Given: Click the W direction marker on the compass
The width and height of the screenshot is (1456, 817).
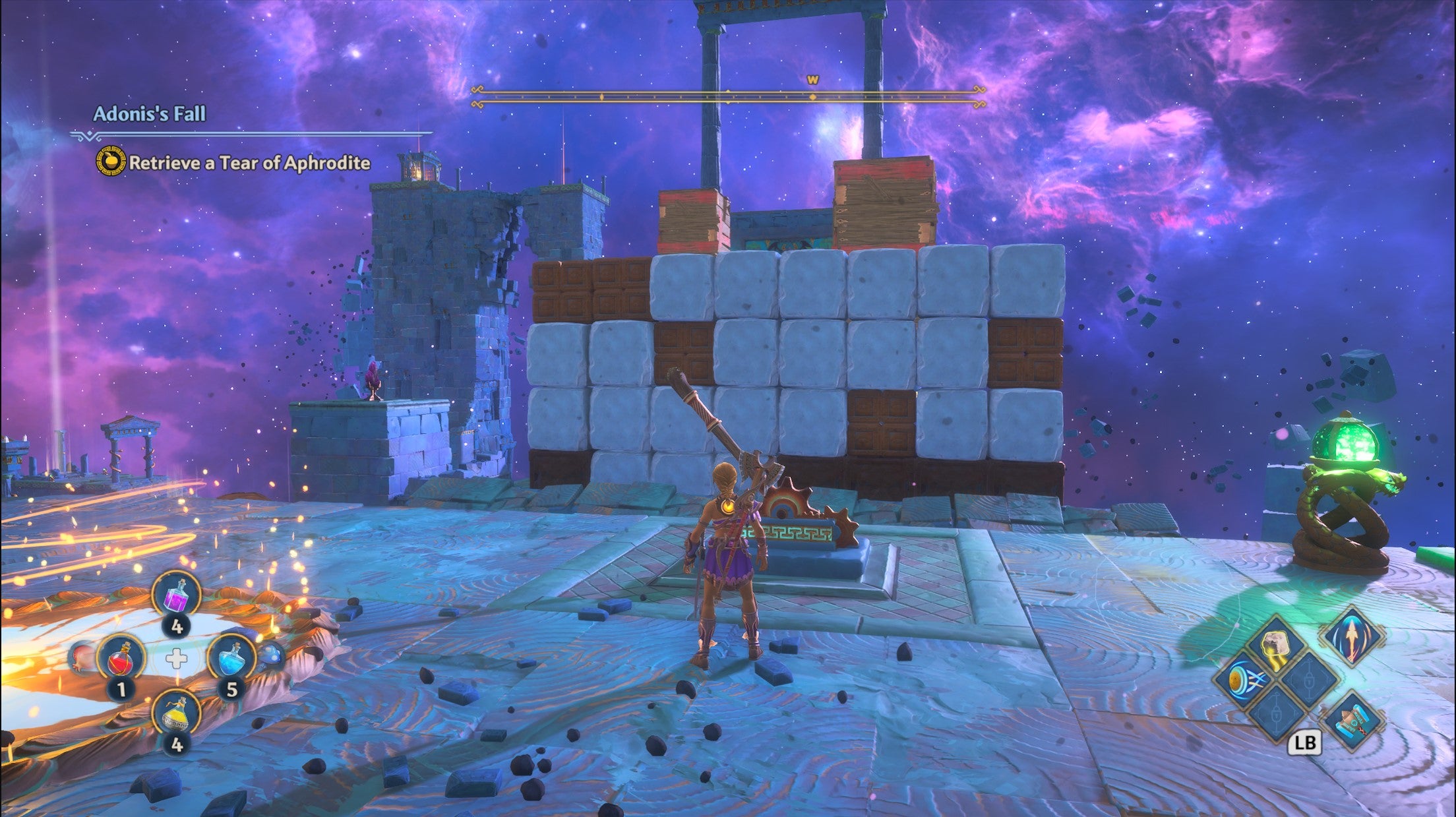Looking at the screenshot, I should coord(813,78).
